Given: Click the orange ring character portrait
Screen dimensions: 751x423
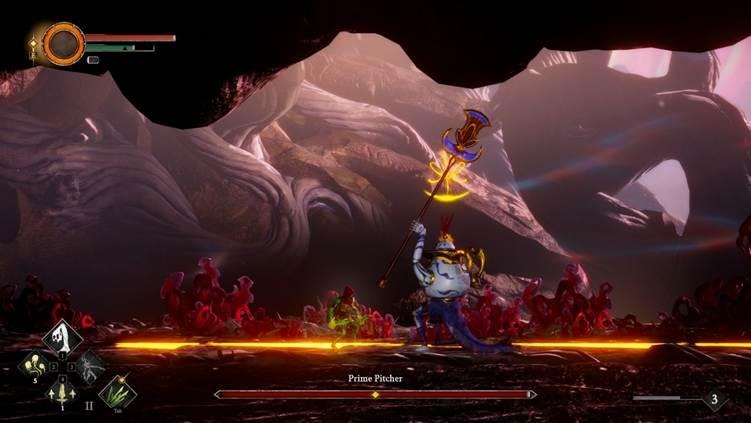Looking at the screenshot, I should (63, 43).
